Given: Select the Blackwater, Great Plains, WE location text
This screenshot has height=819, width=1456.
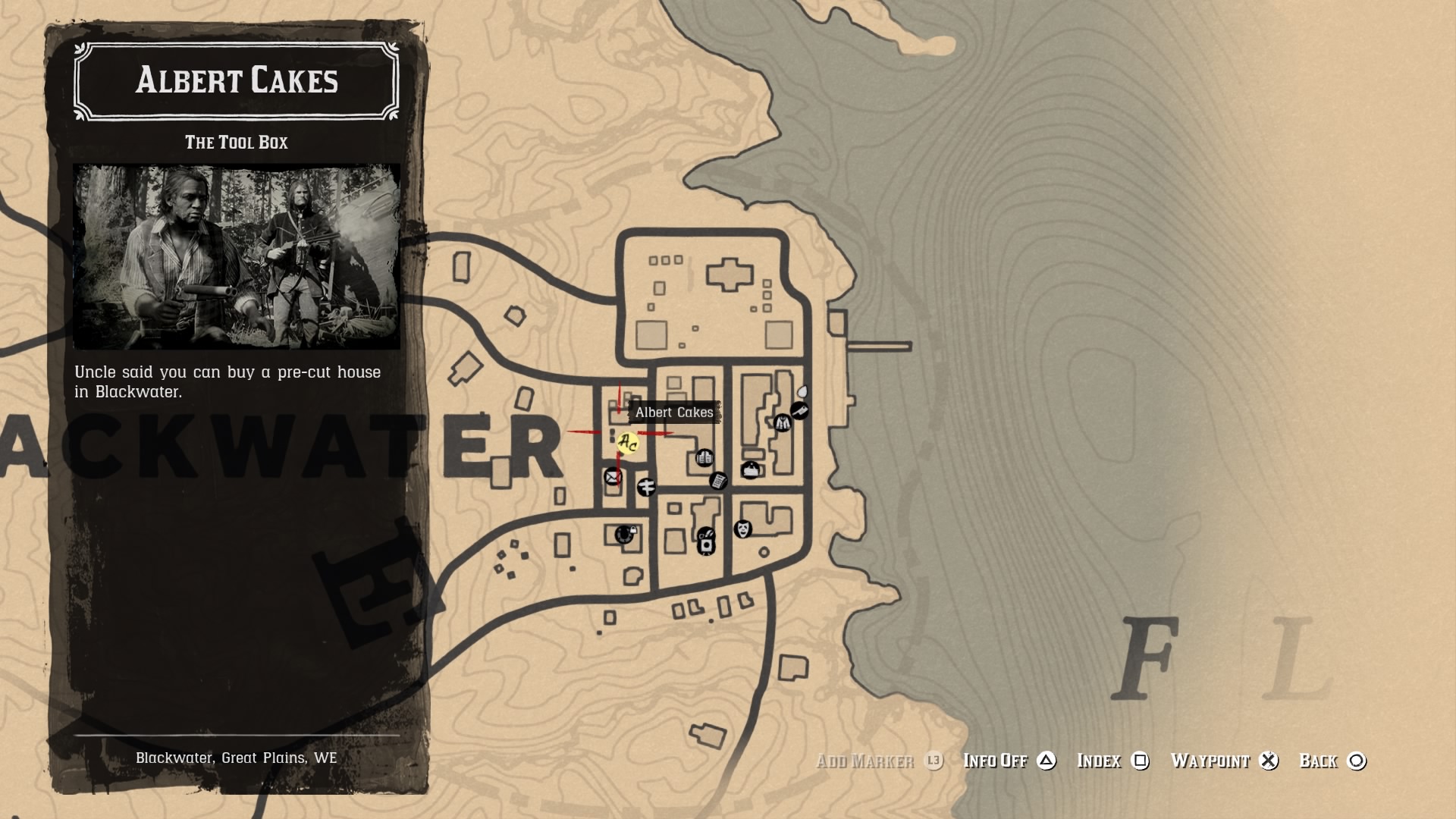Looking at the screenshot, I should click(x=237, y=757).
